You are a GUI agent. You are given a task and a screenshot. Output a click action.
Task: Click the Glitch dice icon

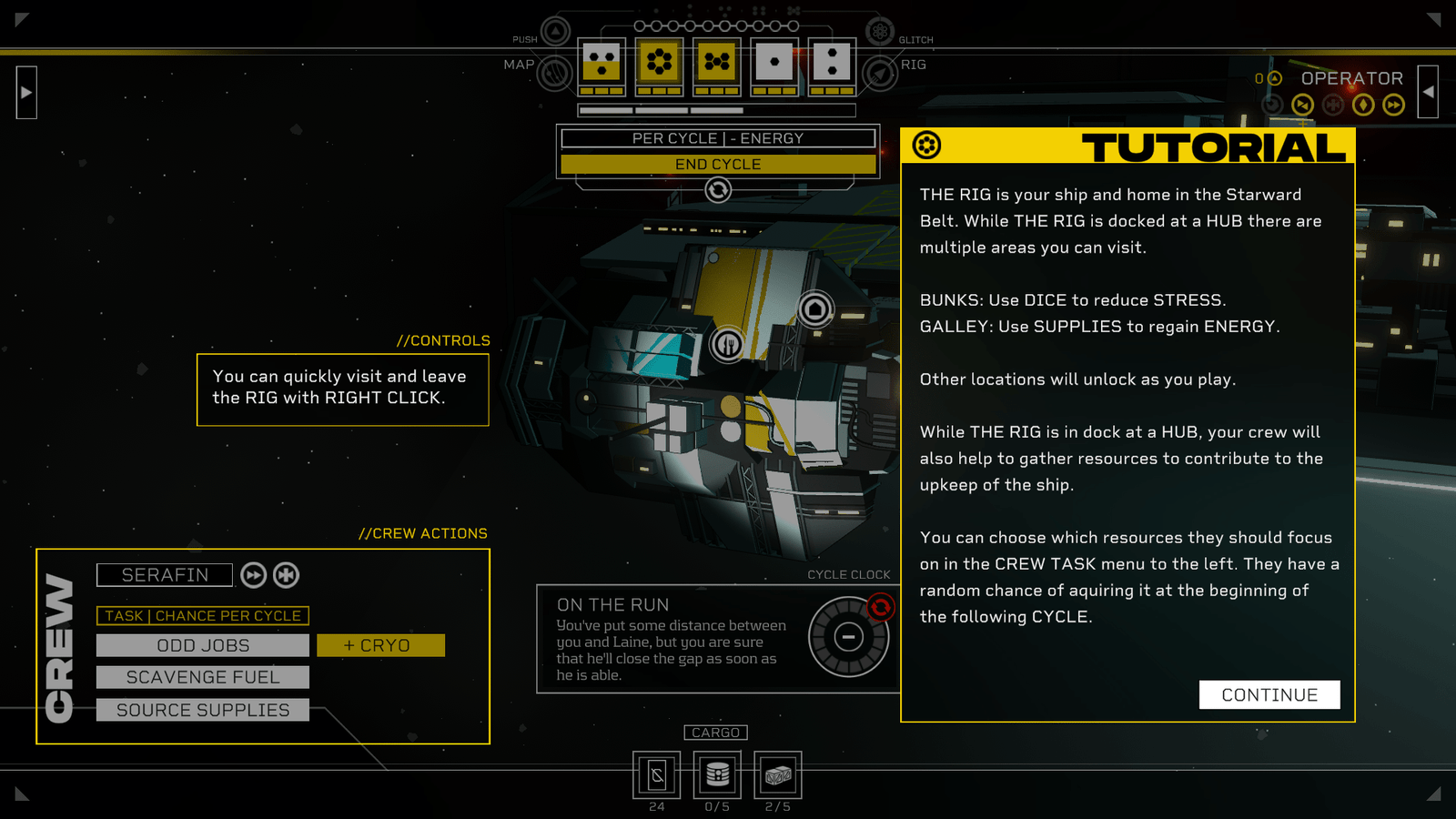click(879, 32)
